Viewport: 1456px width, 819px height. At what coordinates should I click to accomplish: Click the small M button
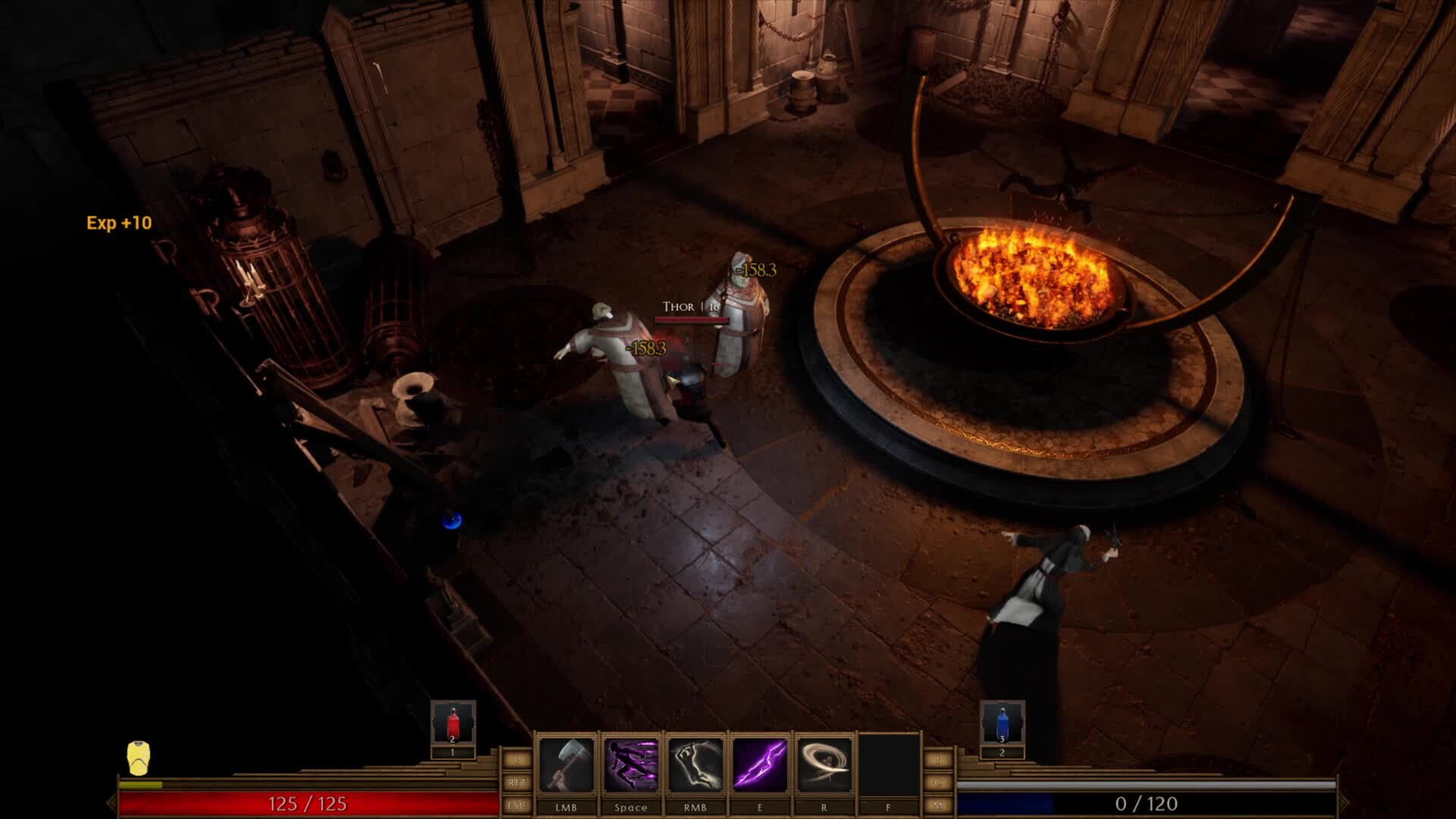(938, 805)
